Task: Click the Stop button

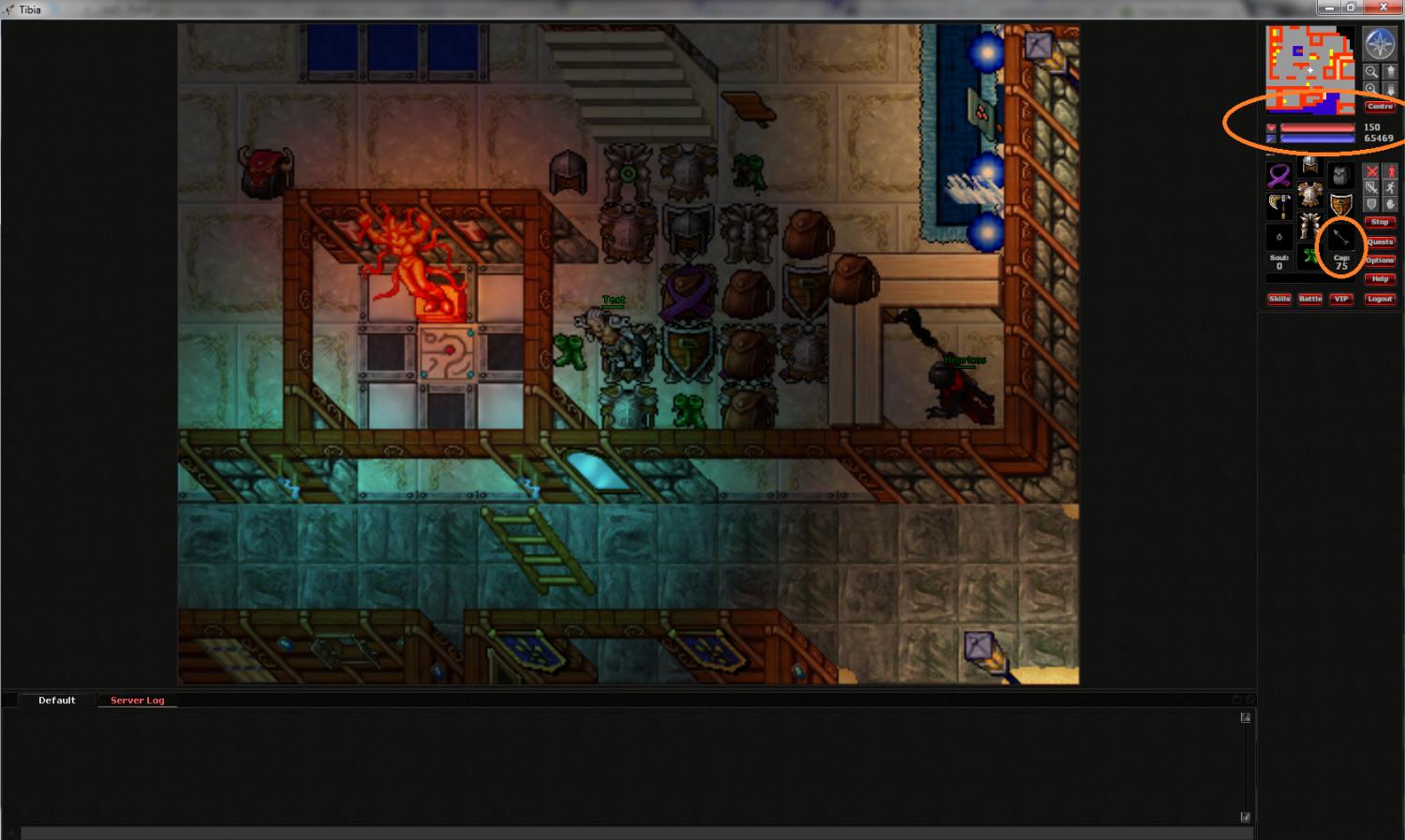Action: (1380, 222)
